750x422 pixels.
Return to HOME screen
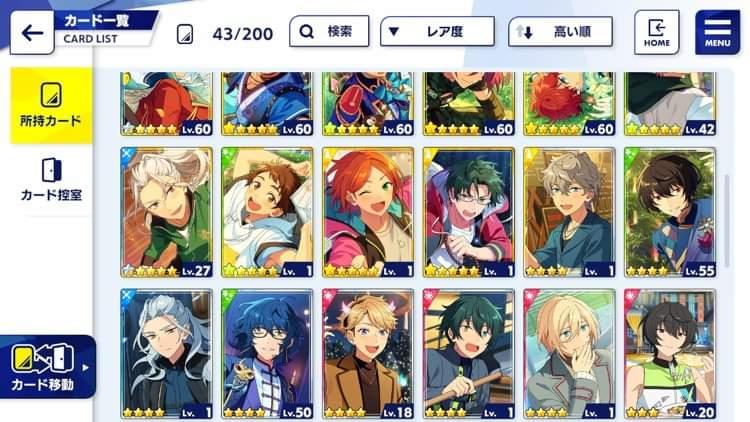(657, 31)
